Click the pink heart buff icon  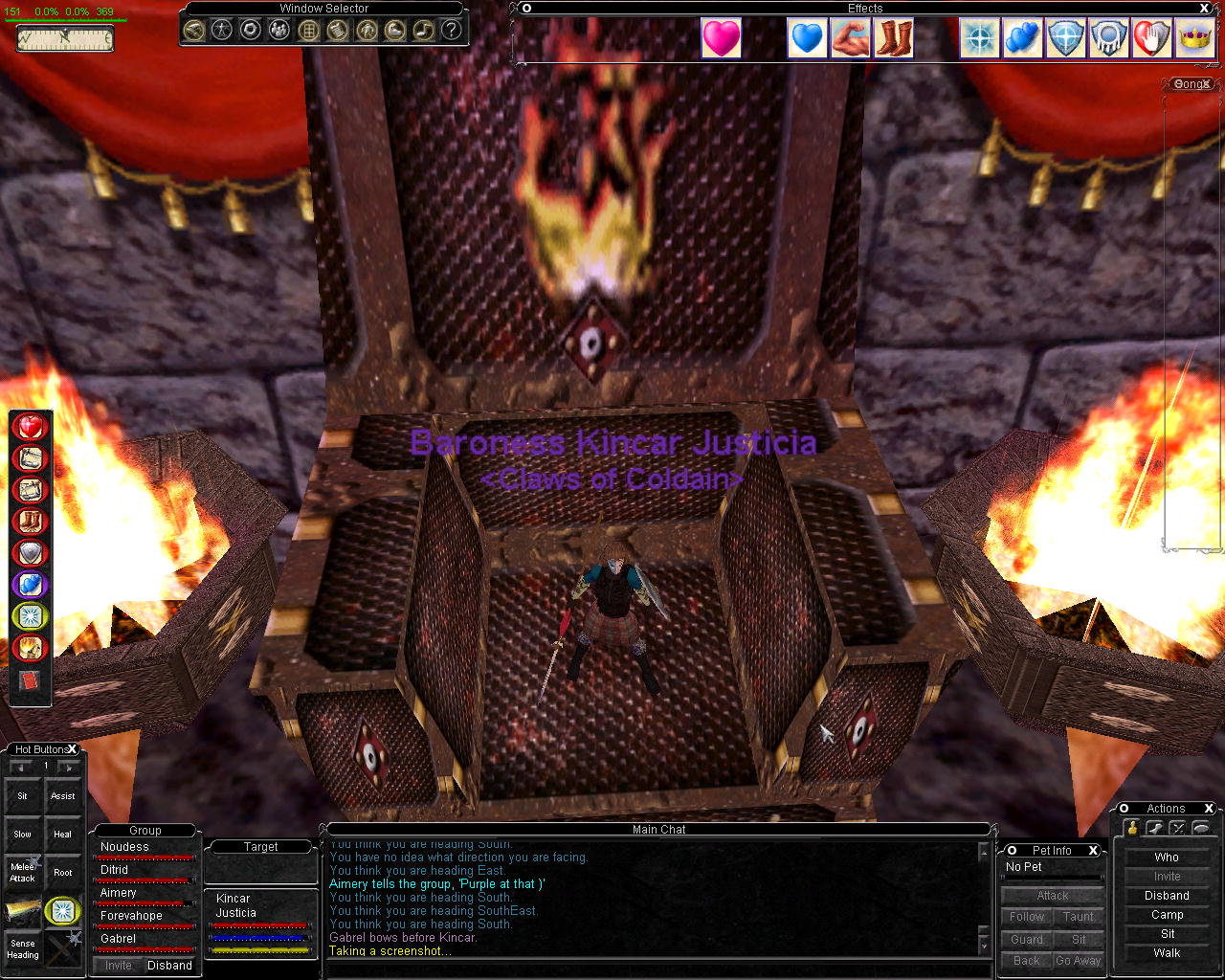pos(721,39)
